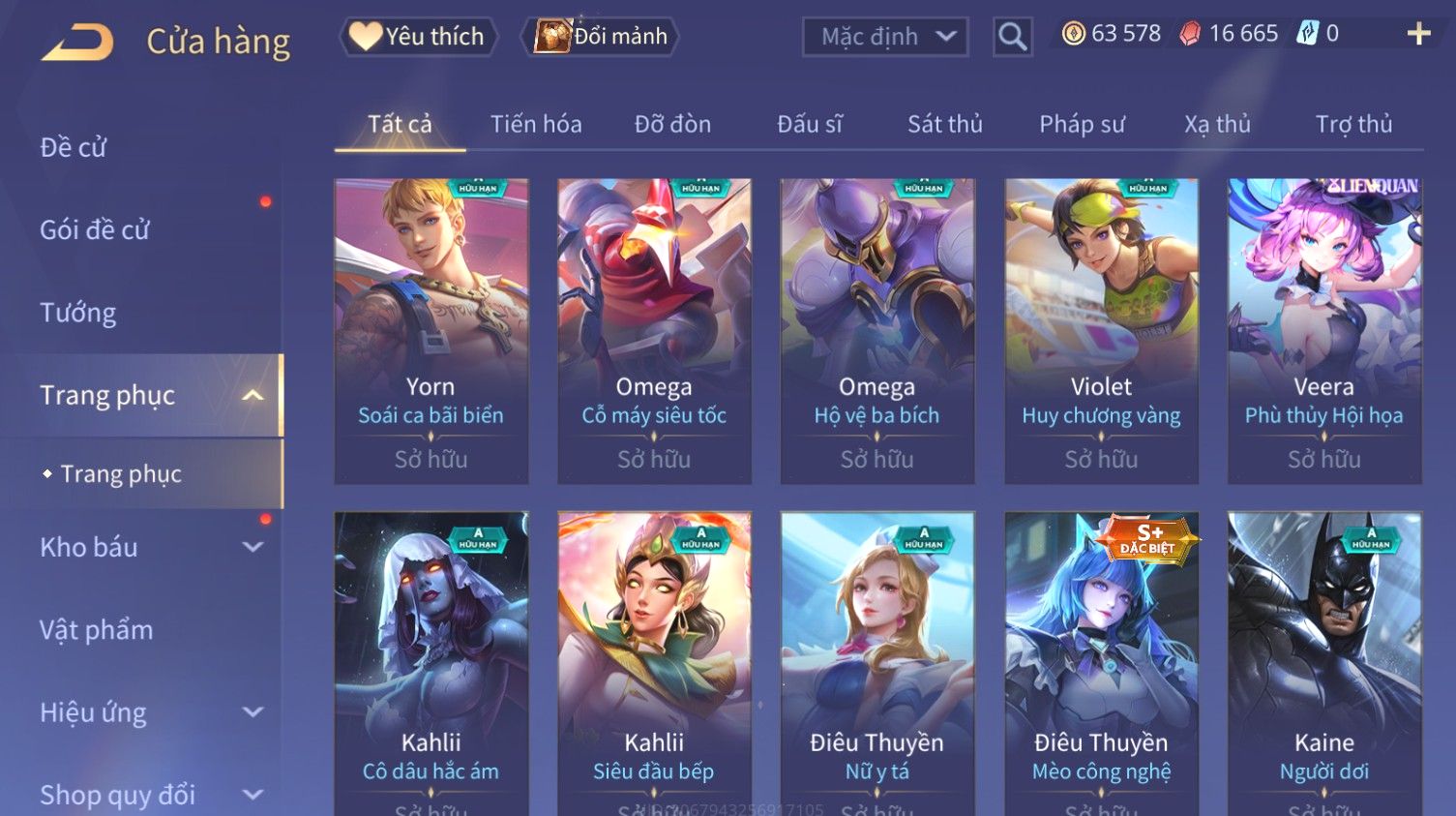Add currency with the plus button
The image size is (1456, 816).
pos(1418,35)
